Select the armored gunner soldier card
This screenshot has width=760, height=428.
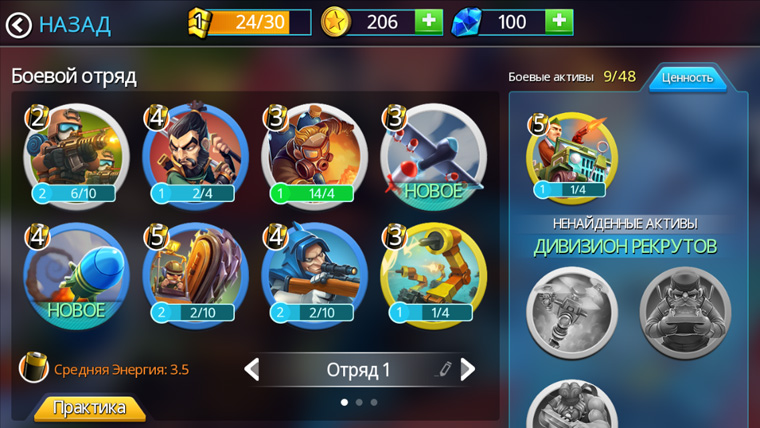pyautogui.click(x=76, y=156)
